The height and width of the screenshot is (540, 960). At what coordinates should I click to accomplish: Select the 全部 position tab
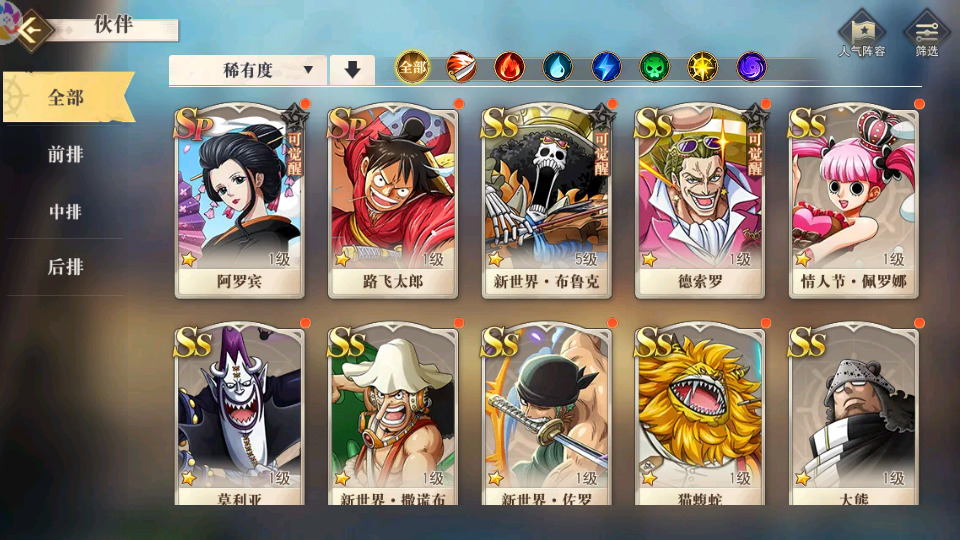(x=66, y=98)
